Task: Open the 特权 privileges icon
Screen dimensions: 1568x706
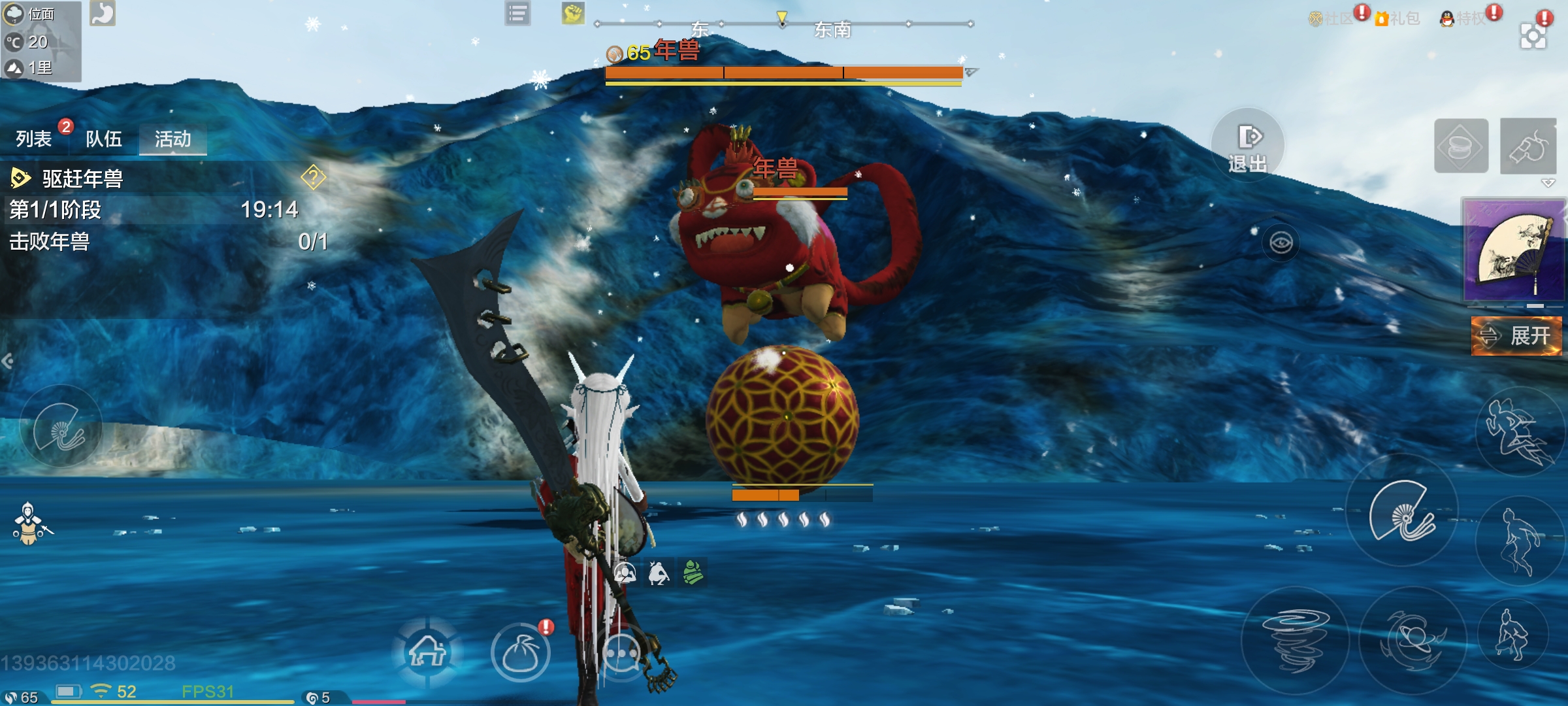Action: (x=1463, y=18)
